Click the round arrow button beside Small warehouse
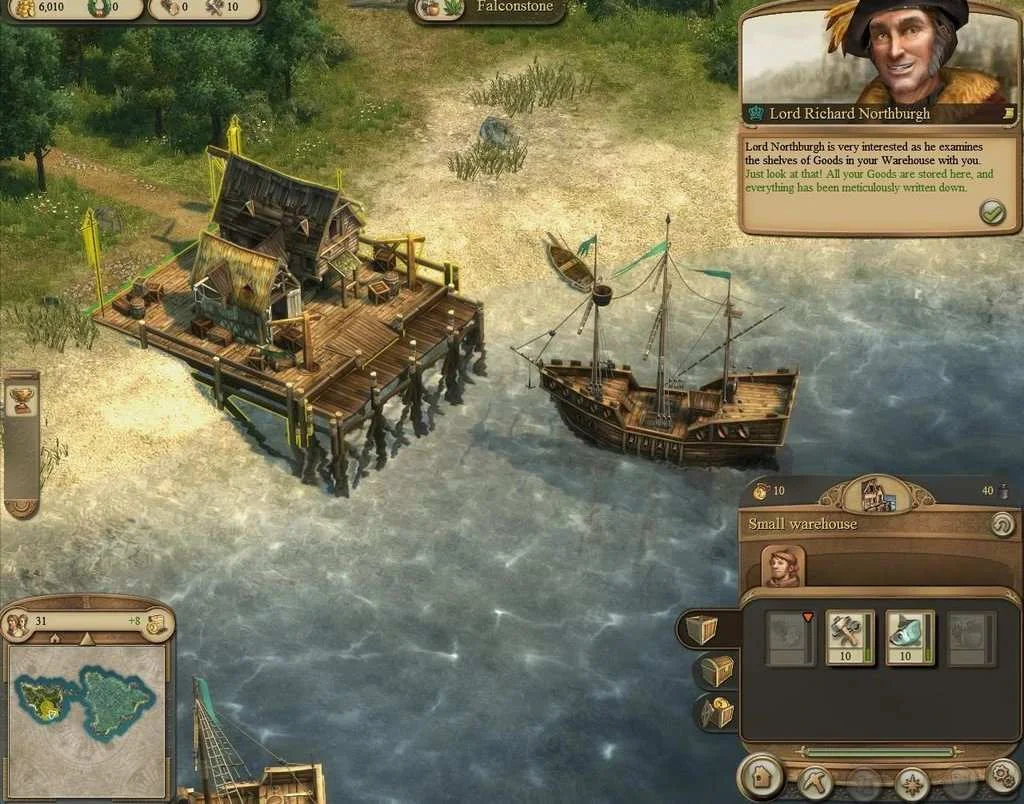The height and width of the screenshot is (804, 1024). pos(1001,524)
